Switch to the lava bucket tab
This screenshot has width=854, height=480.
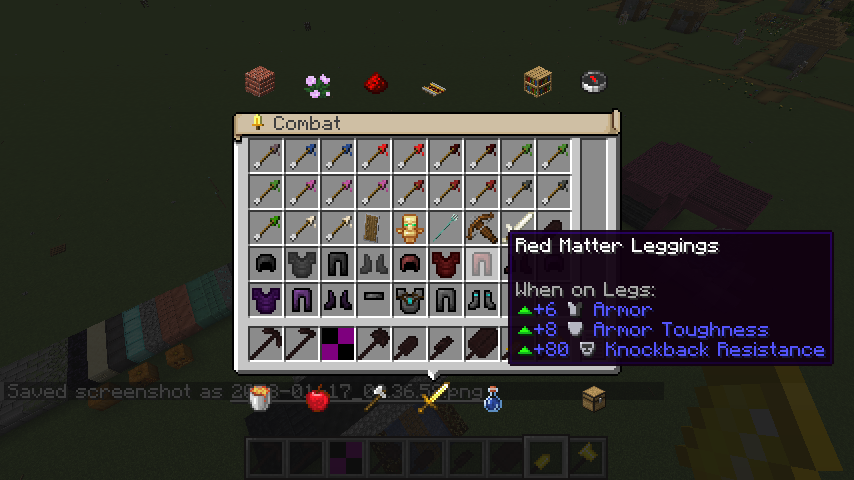coord(261,399)
